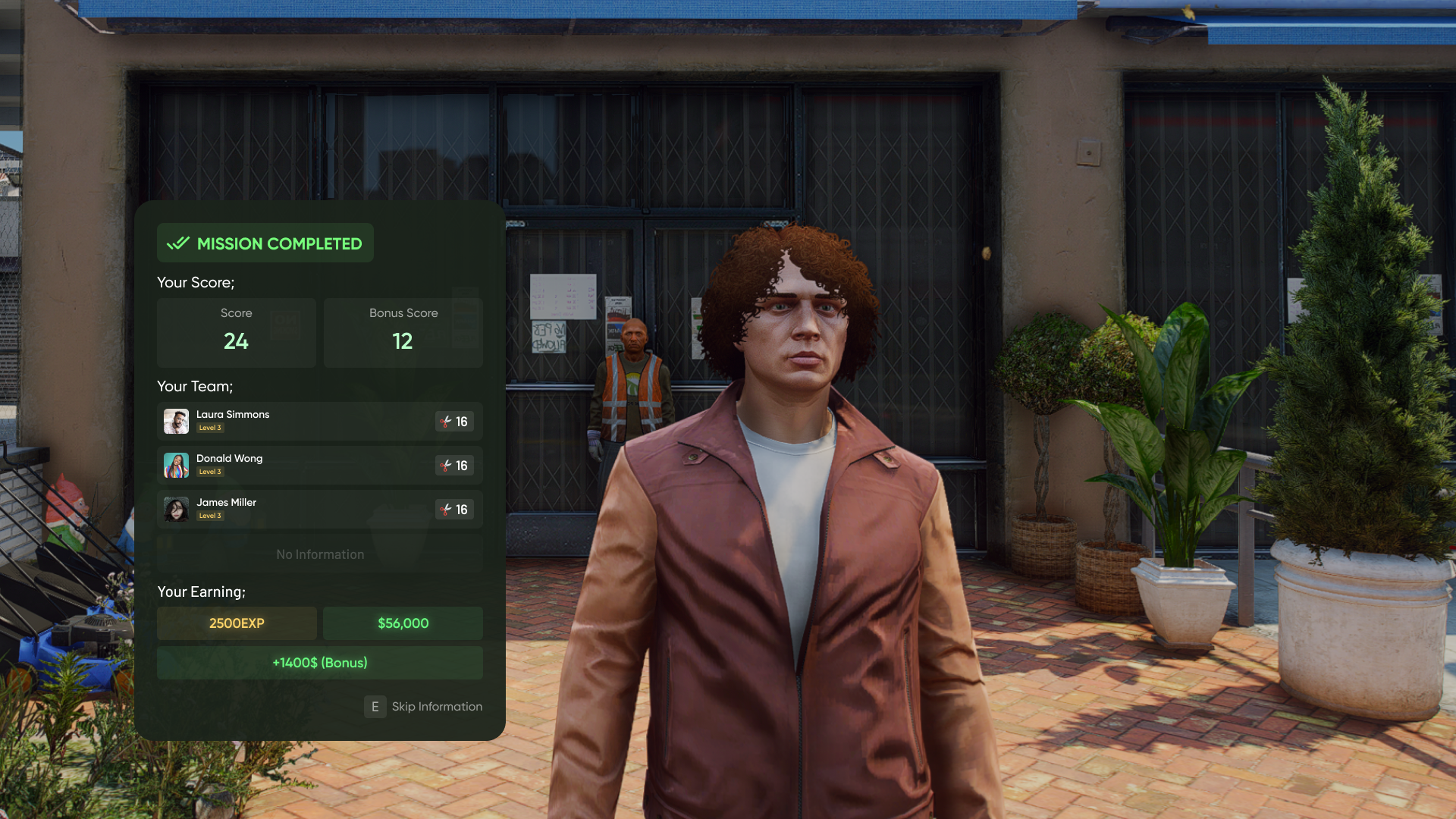Select the +1400$ (Bonus) reward field

pyautogui.click(x=319, y=663)
